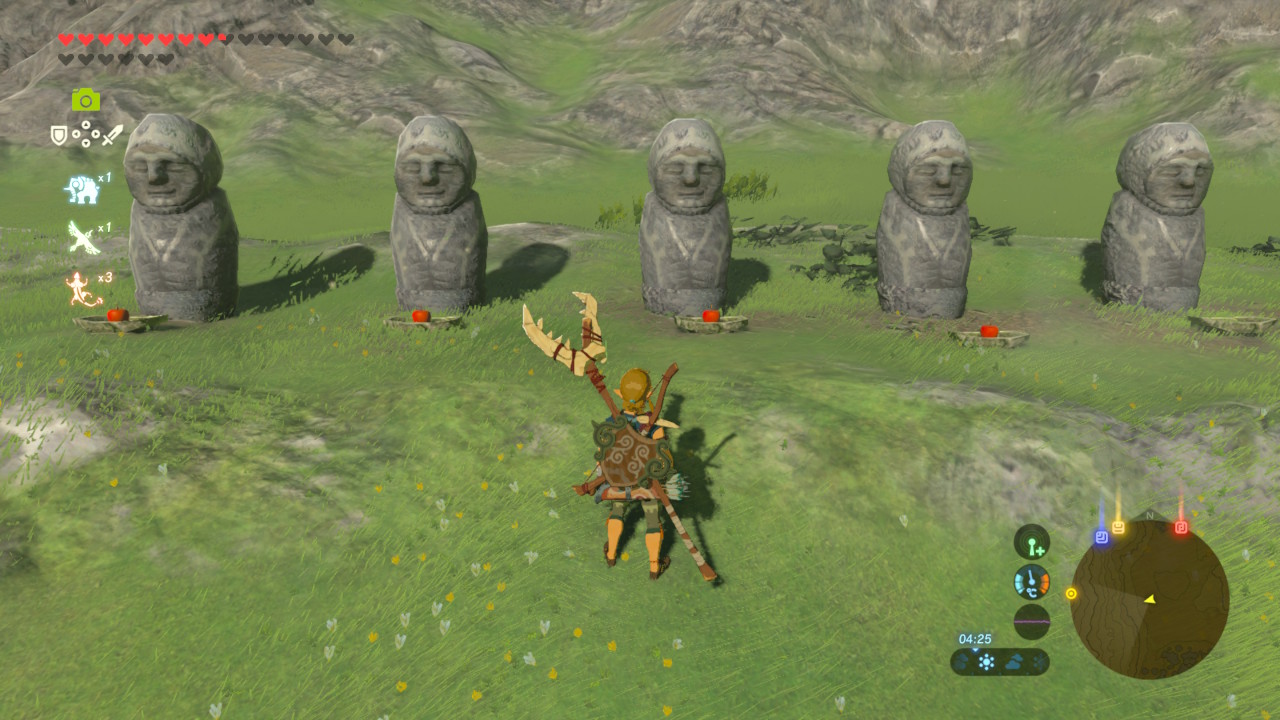Select the yellow ring marker beside minimap

point(1071,593)
